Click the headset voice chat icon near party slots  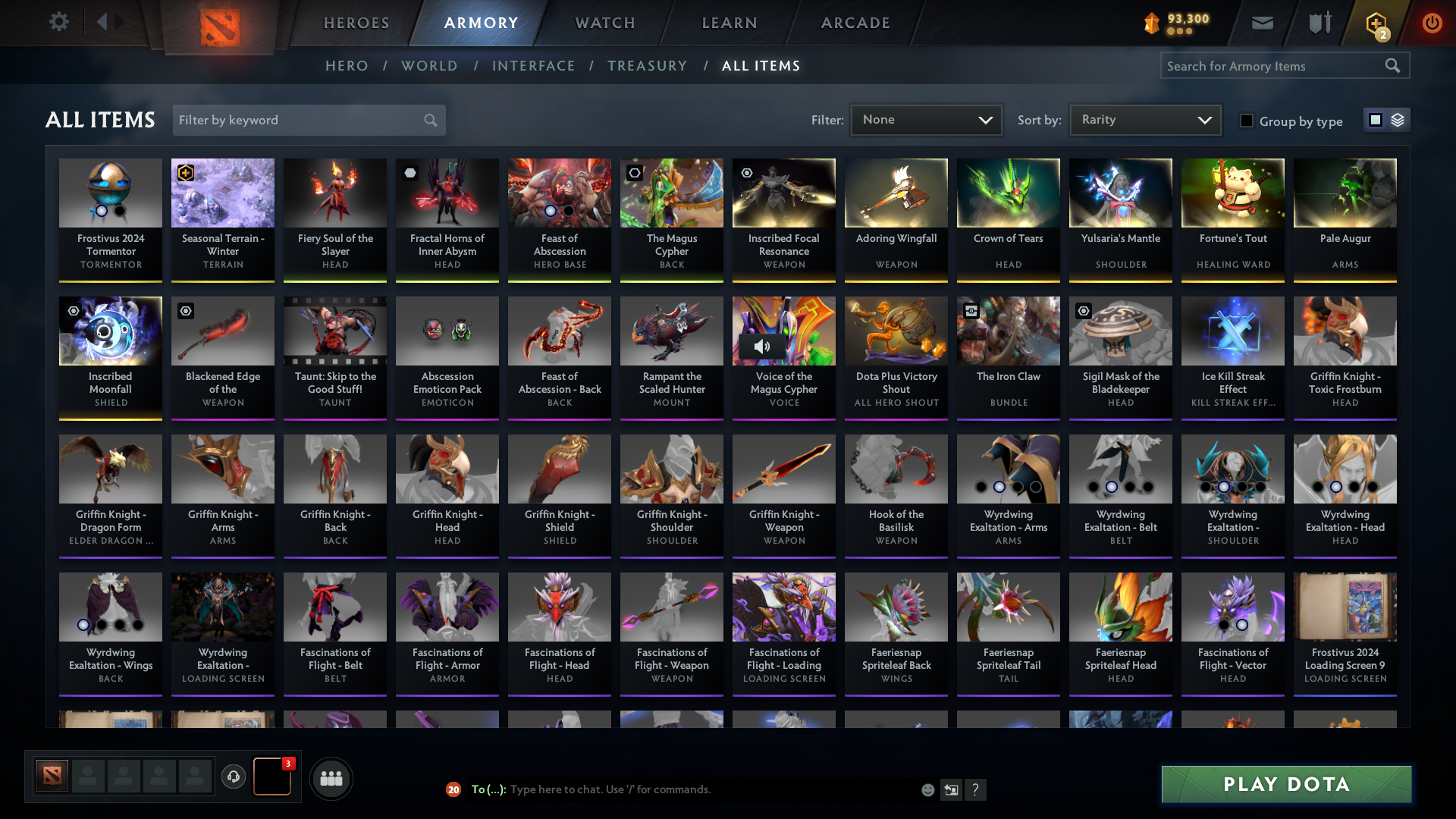[x=234, y=777]
